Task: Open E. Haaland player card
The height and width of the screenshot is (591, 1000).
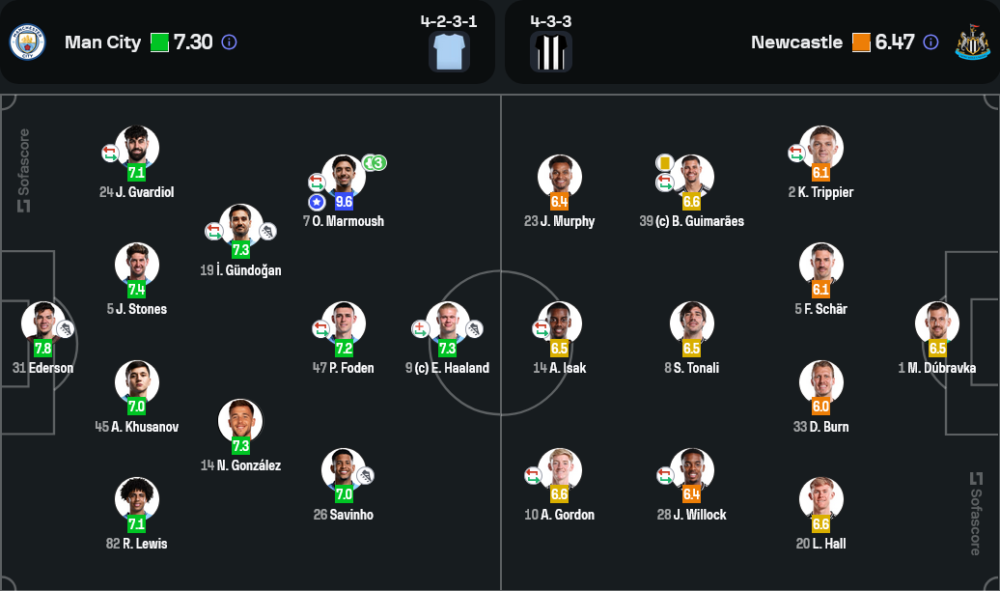Action: (447, 324)
